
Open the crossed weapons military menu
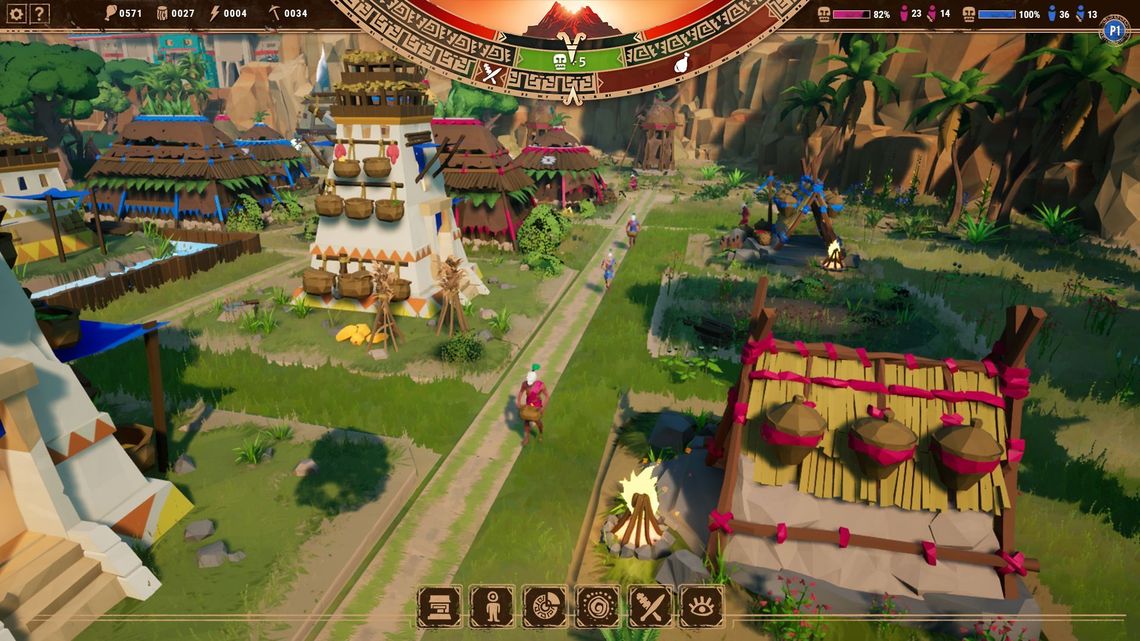[x=649, y=606]
